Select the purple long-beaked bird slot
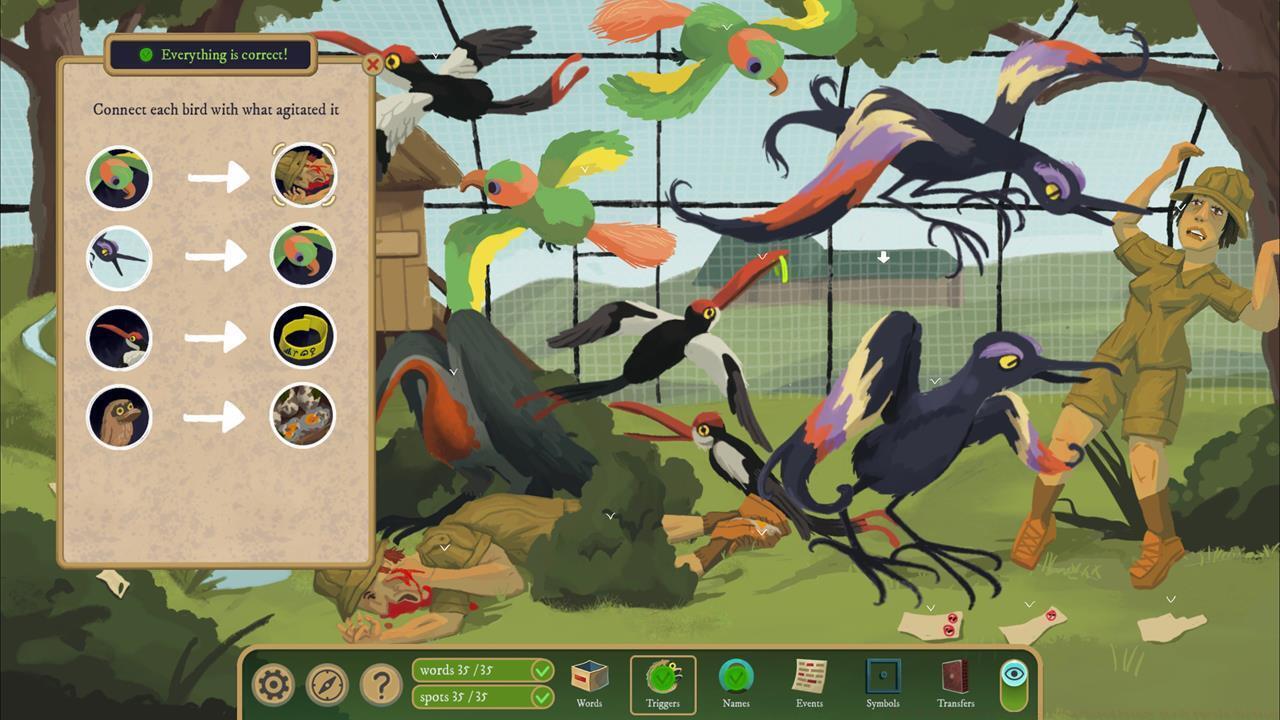Image resolution: width=1280 pixels, height=720 pixels. click(120, 258)
